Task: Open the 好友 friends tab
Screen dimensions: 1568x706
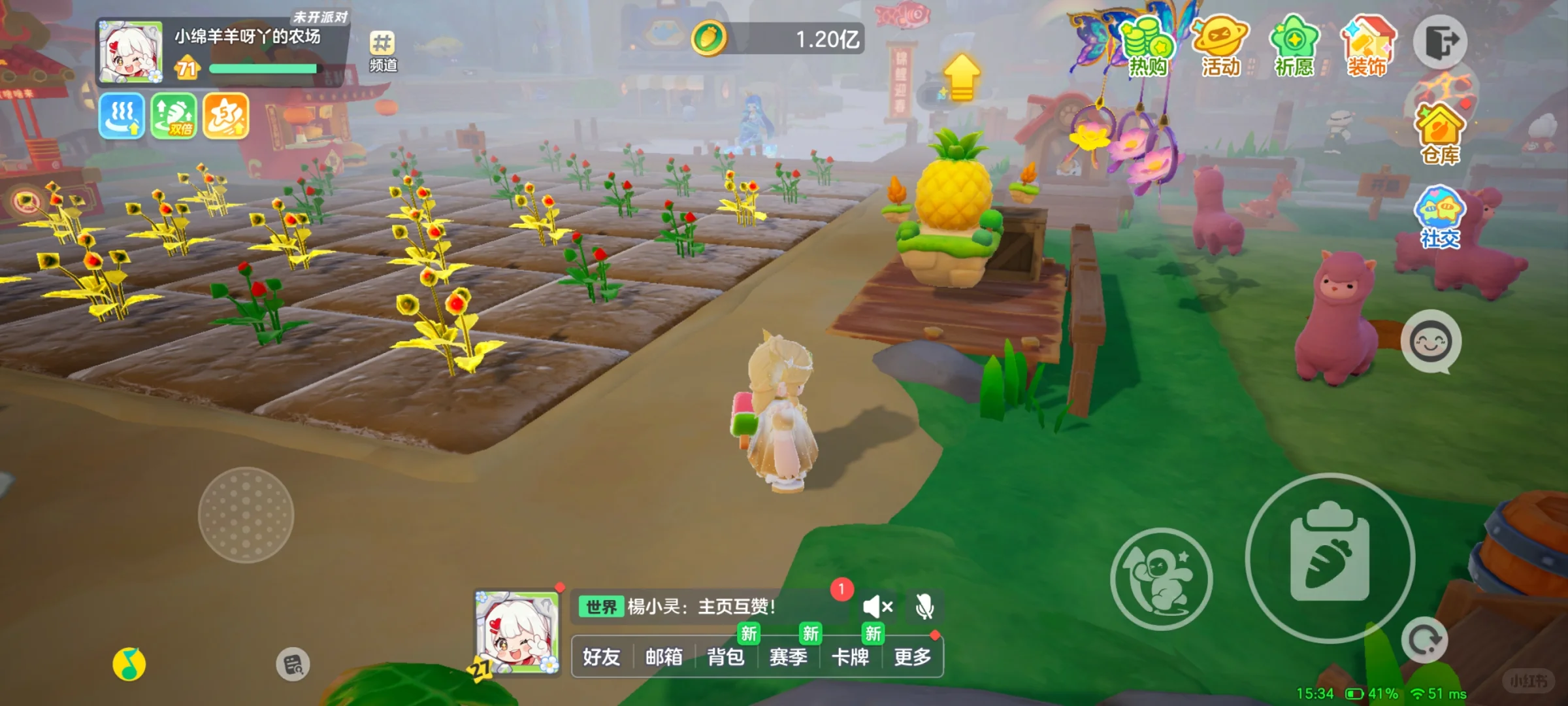Action: (601, 656)
